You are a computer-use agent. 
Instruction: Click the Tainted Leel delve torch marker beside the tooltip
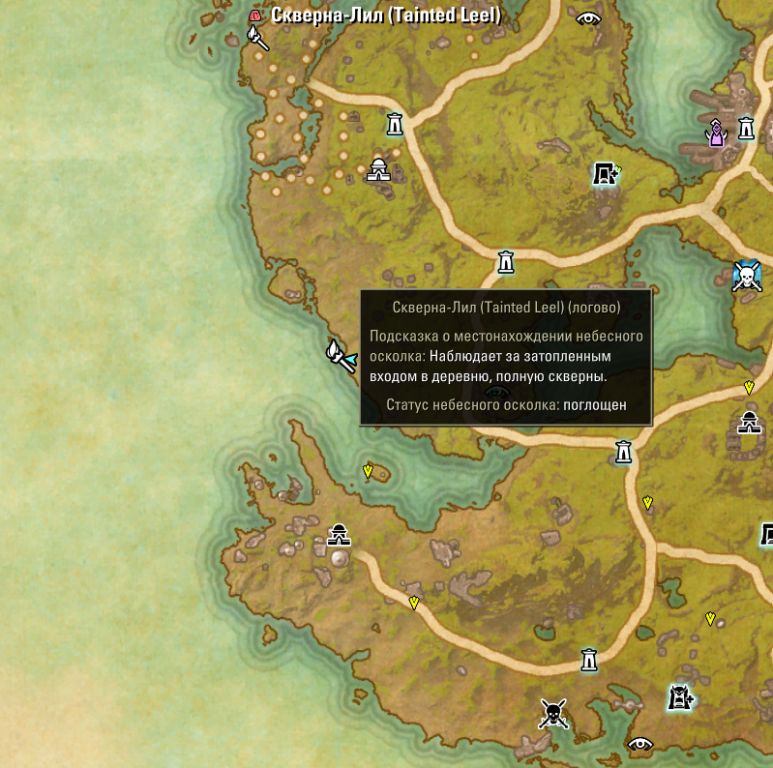coord(341,355)
